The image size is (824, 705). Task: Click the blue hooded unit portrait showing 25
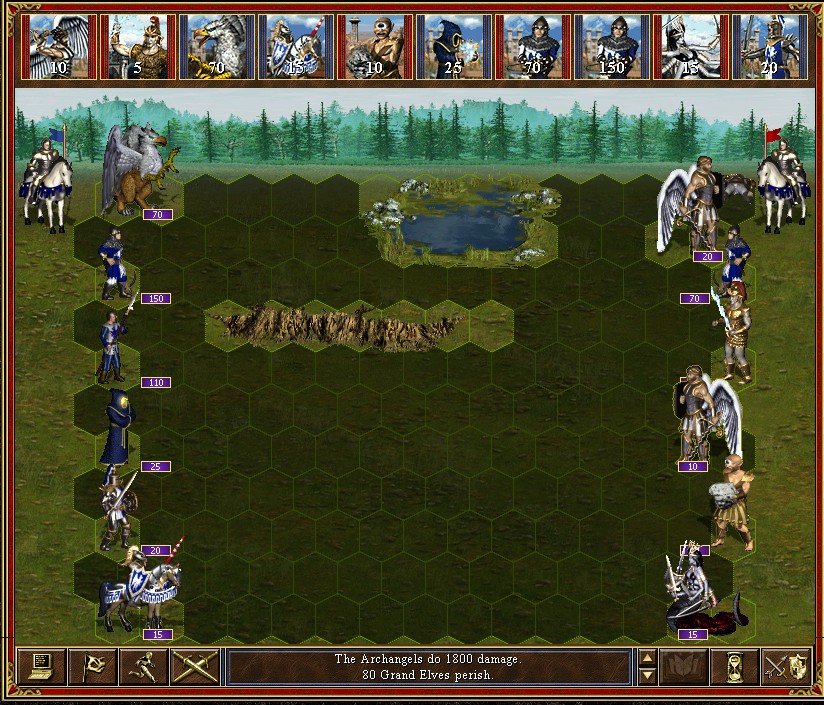(455, 46)
